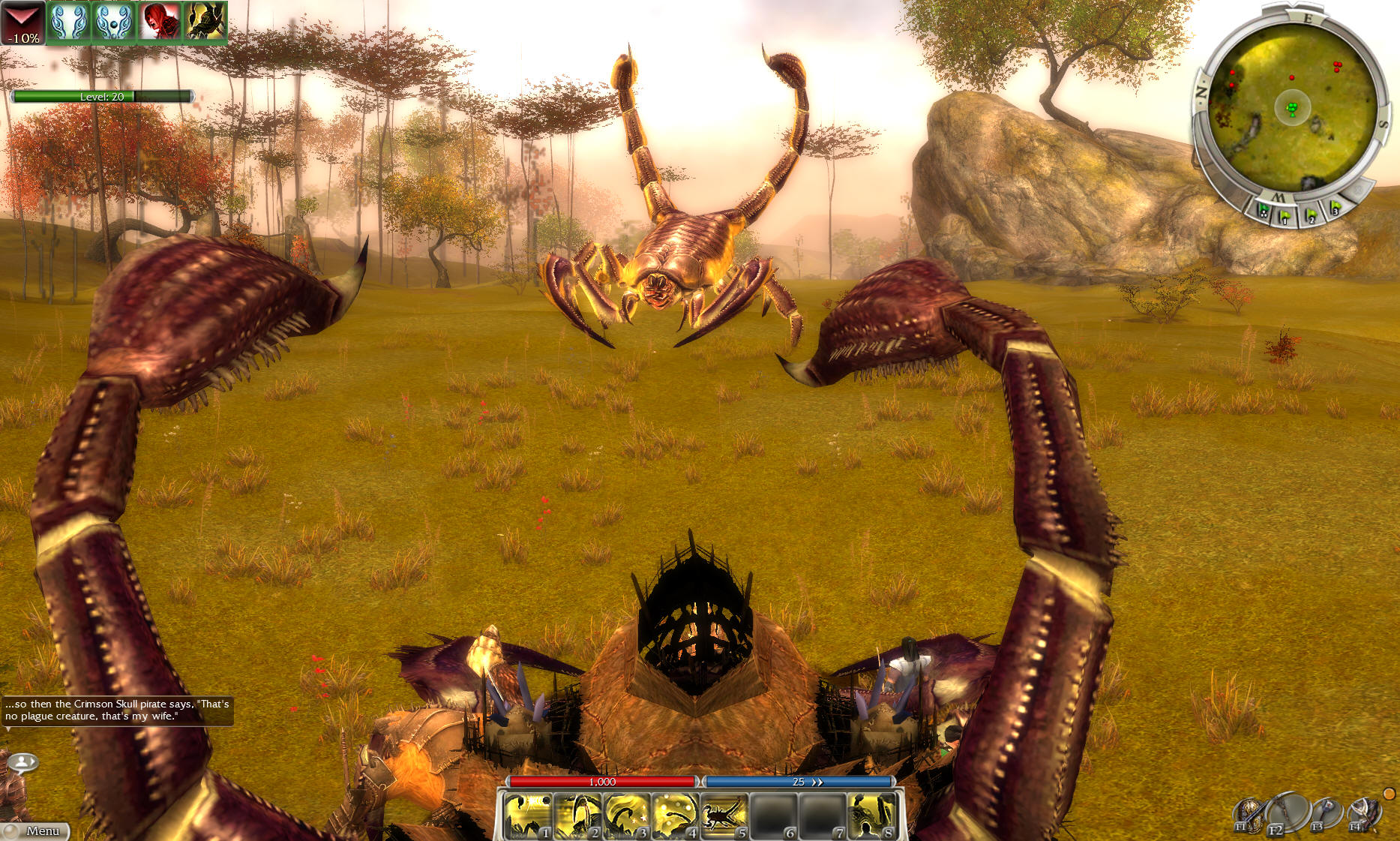Switch to weapon set F4

click(x=1363, y=813)
